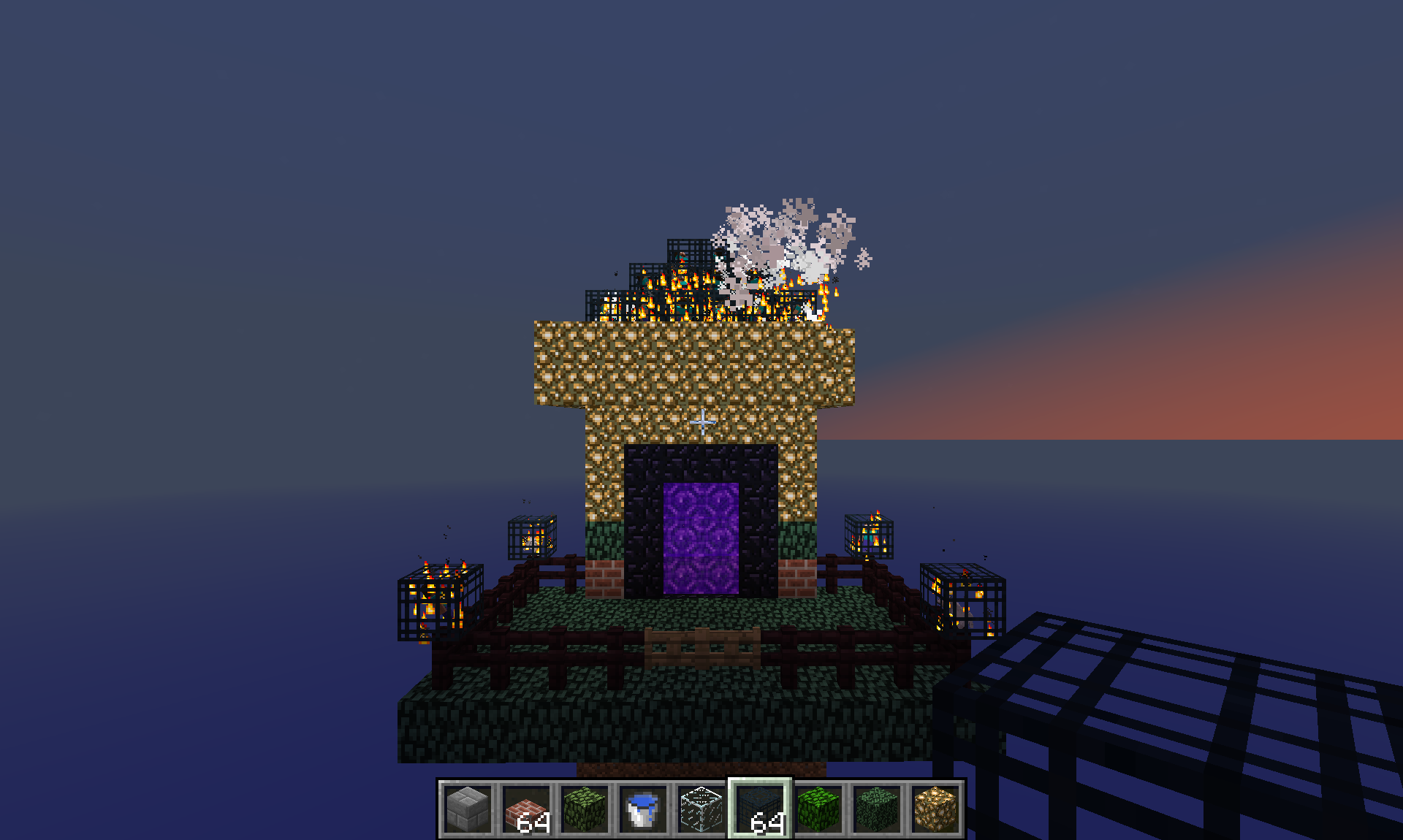
Task: Select the stone brick block slot
Action: (x=468, y=809)
